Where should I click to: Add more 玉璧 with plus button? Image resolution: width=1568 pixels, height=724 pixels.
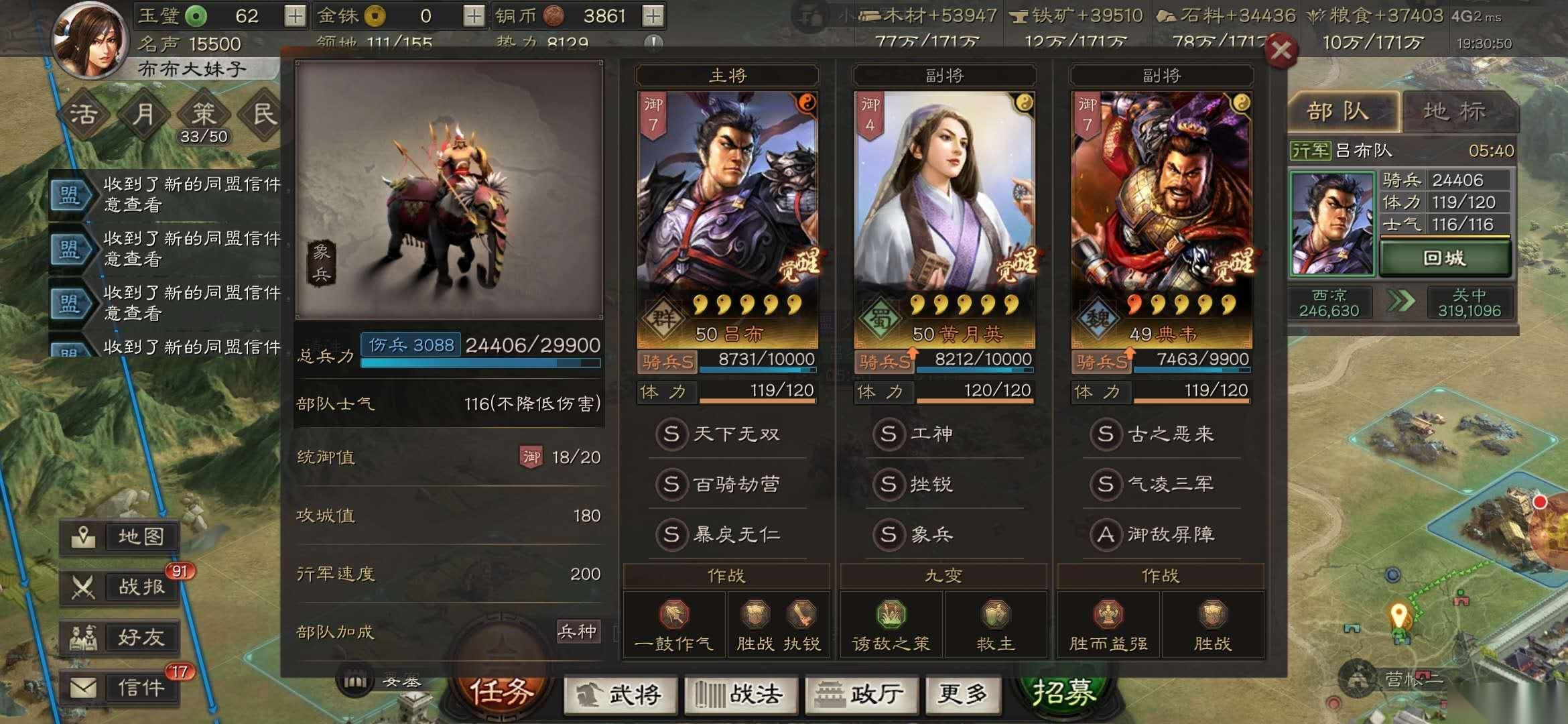point(295,16)
